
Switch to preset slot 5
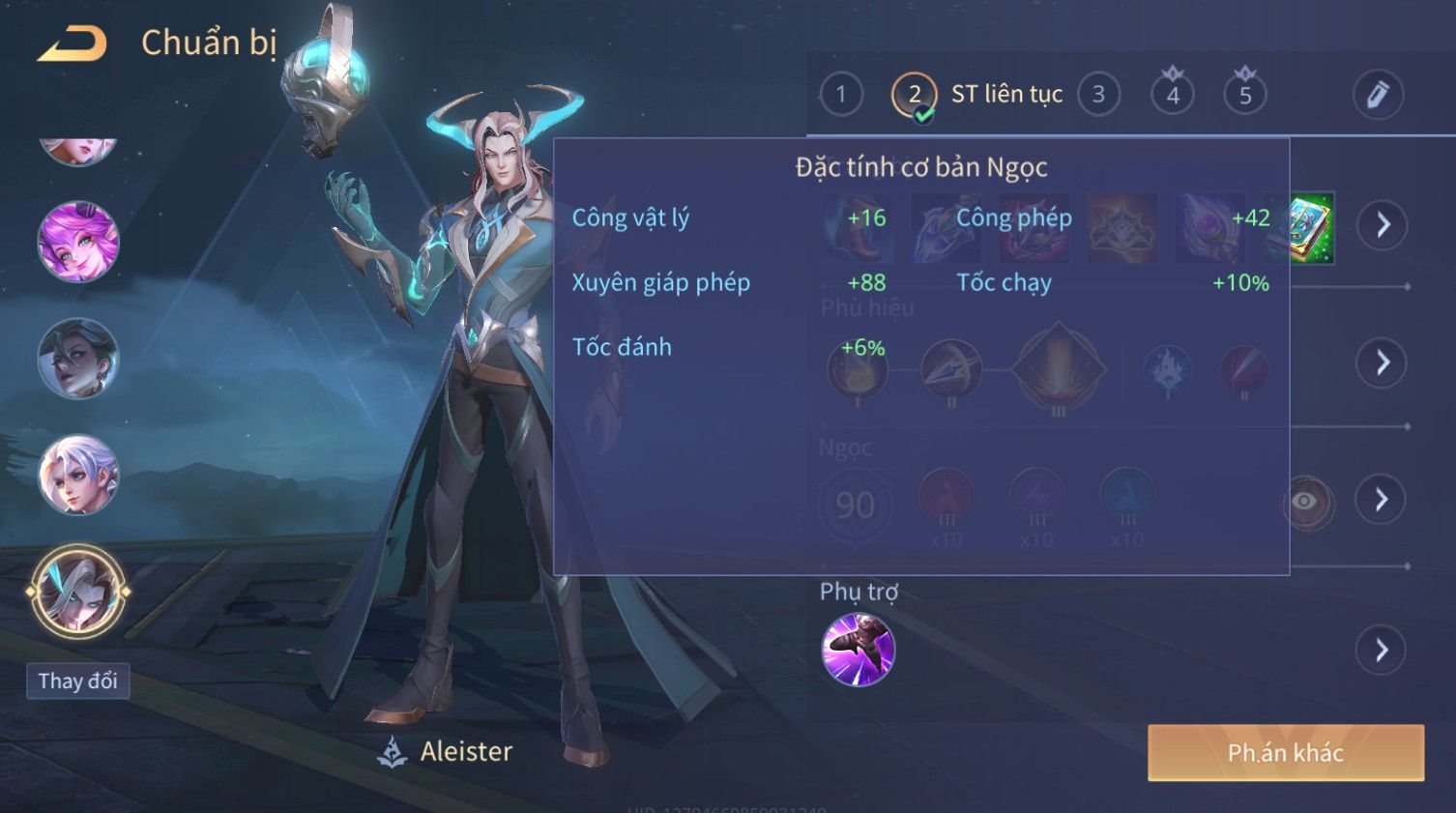(x=1244, y=95)
